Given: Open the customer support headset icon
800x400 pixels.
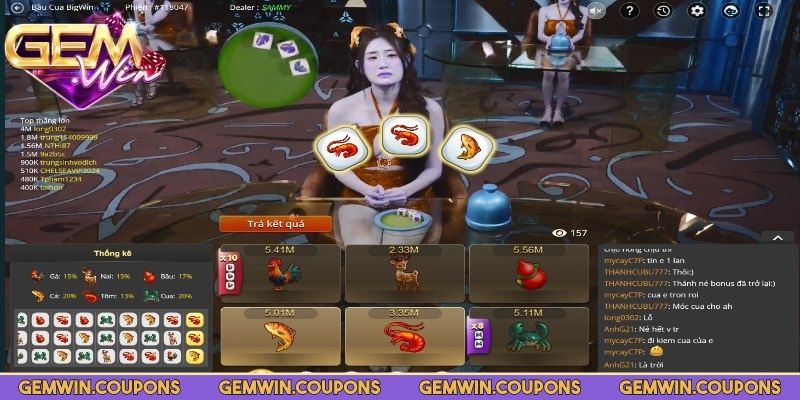Looking at the screenshot, I should click(x=731, y=11).
